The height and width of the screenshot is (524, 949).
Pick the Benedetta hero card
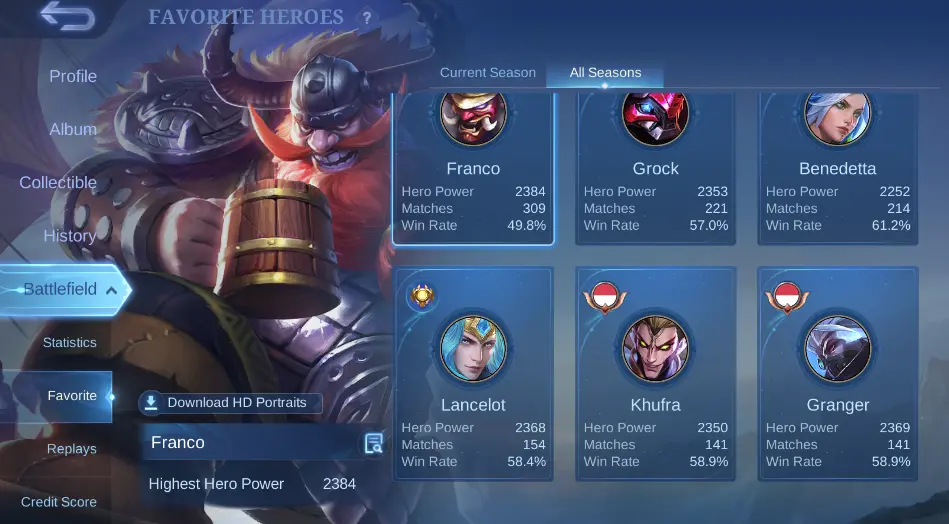tap(838, 170)
